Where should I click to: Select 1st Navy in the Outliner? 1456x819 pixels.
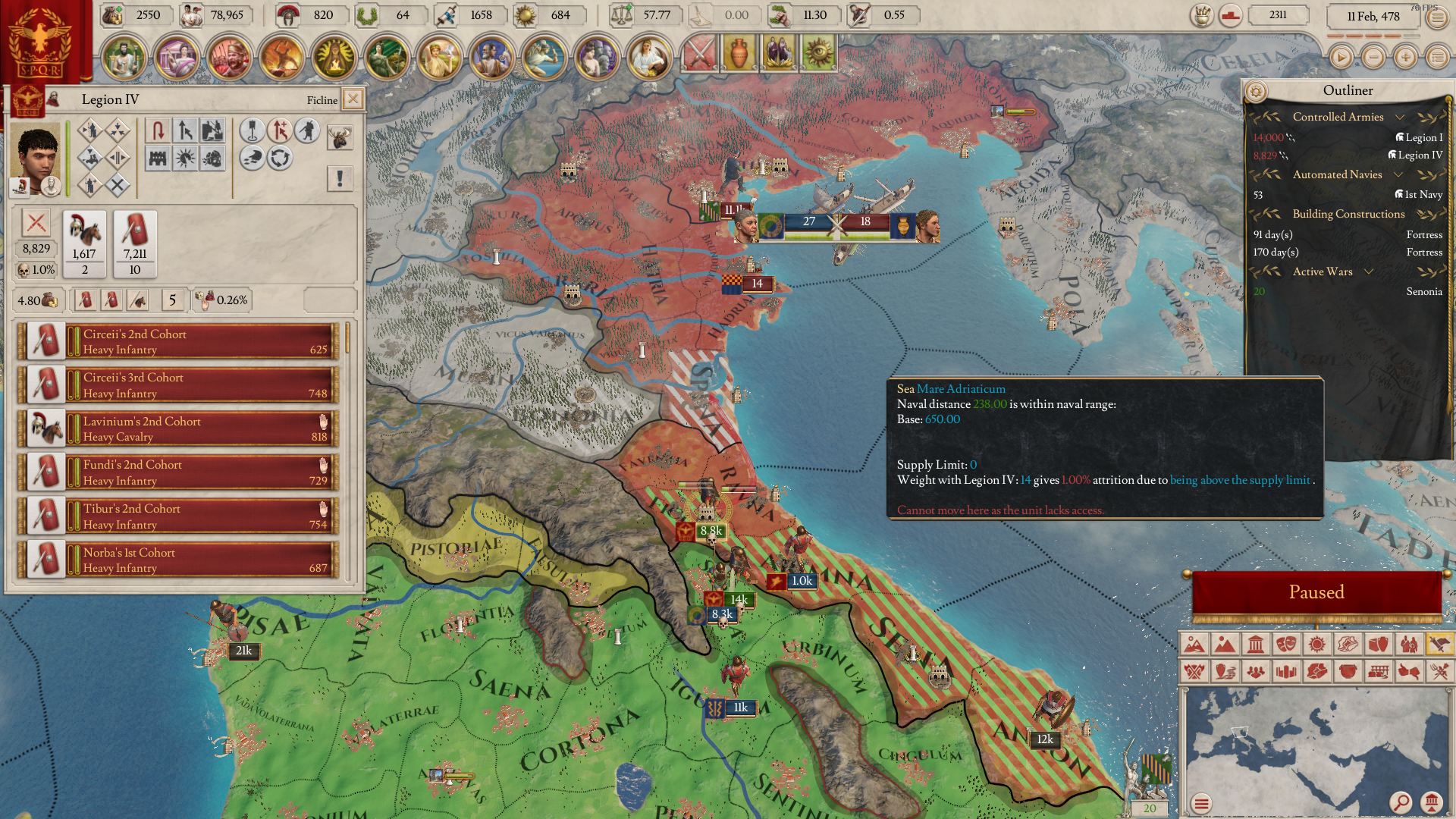click(1423, 194)
